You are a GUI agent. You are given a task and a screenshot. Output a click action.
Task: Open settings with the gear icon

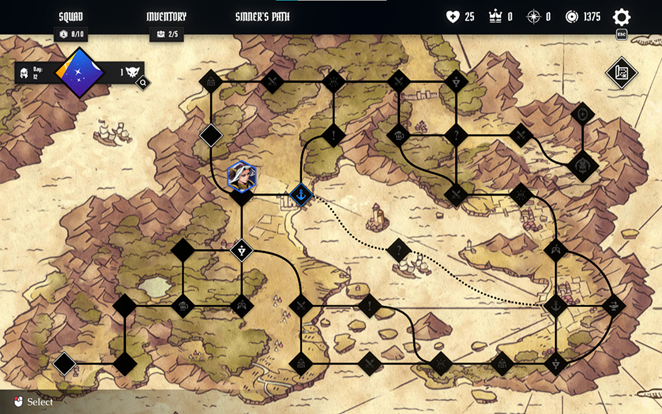[621, 17]
